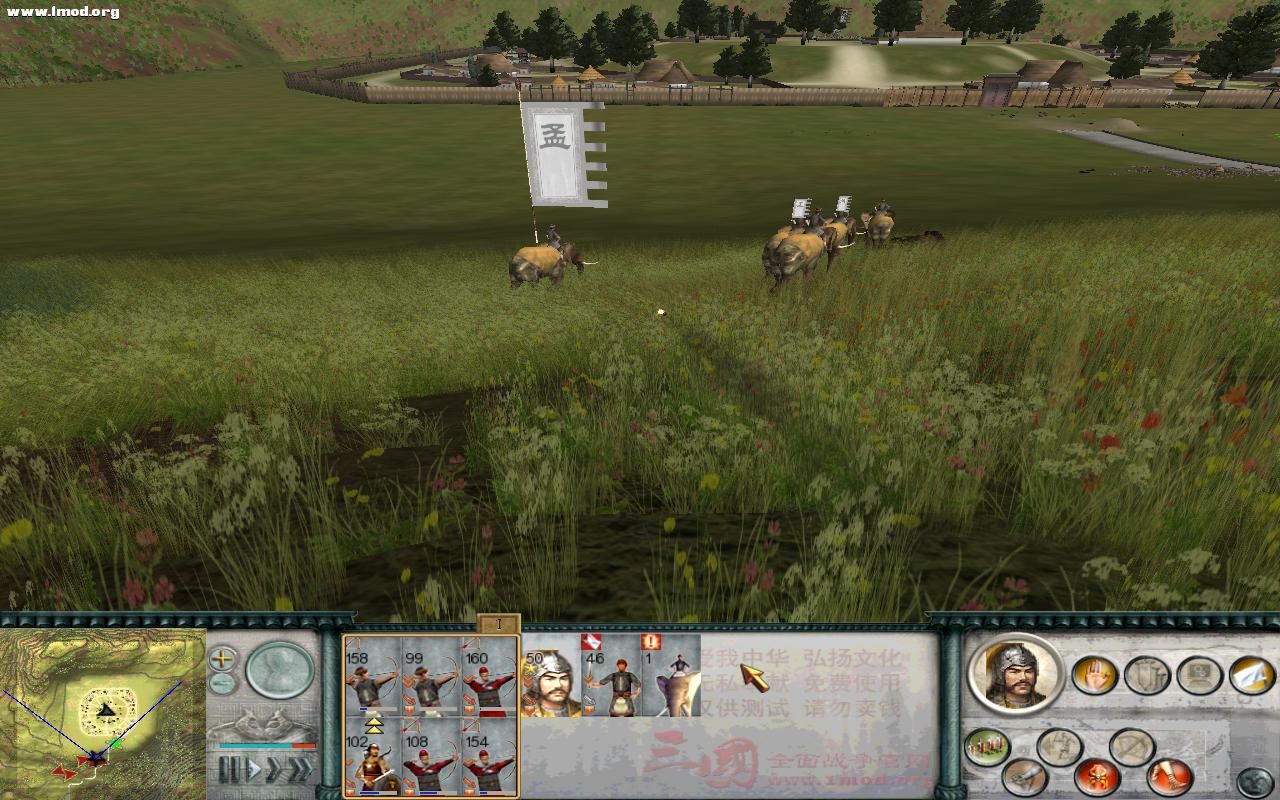
Task: Select the swordsman unit with 102 men
Action: coord(372,758)
